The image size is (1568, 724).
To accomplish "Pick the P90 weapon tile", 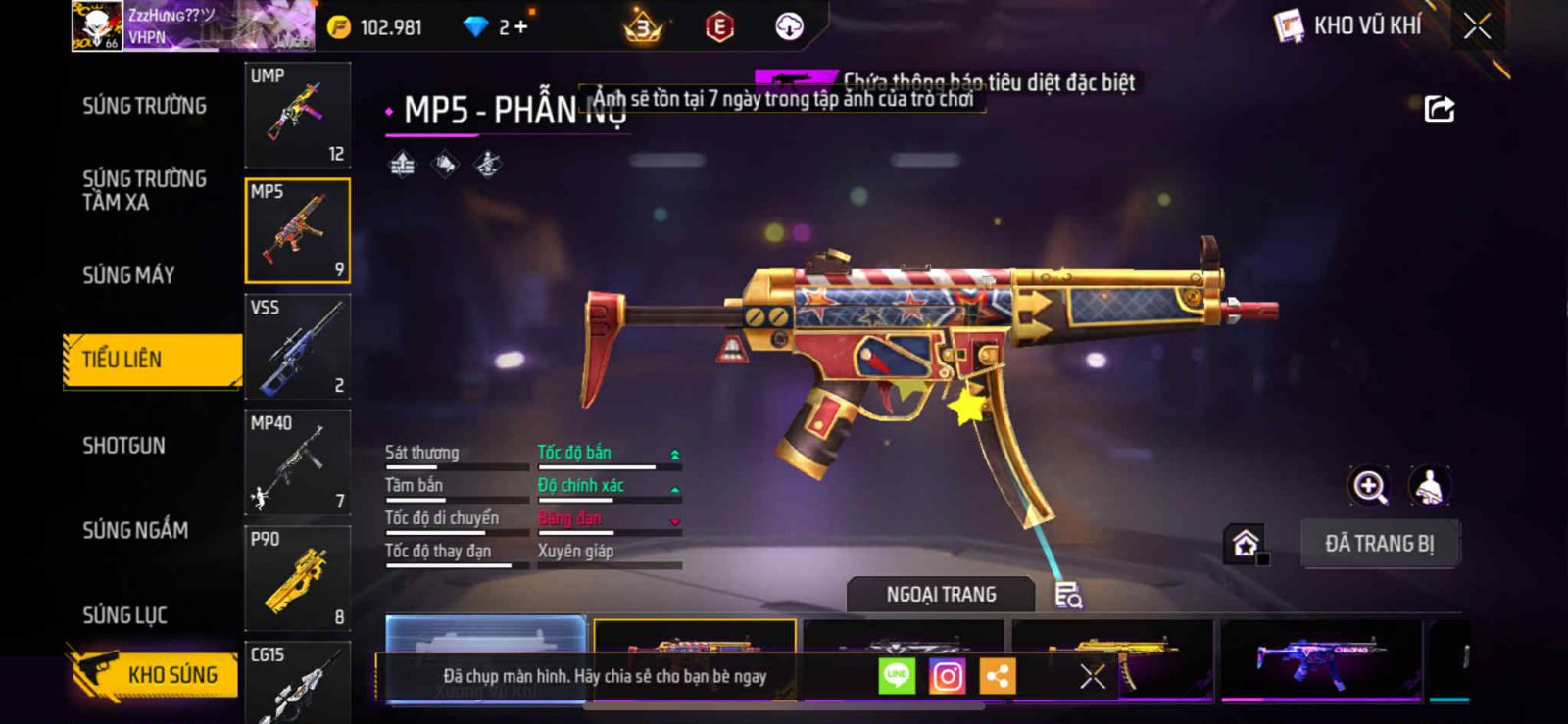I will point(297,578).
